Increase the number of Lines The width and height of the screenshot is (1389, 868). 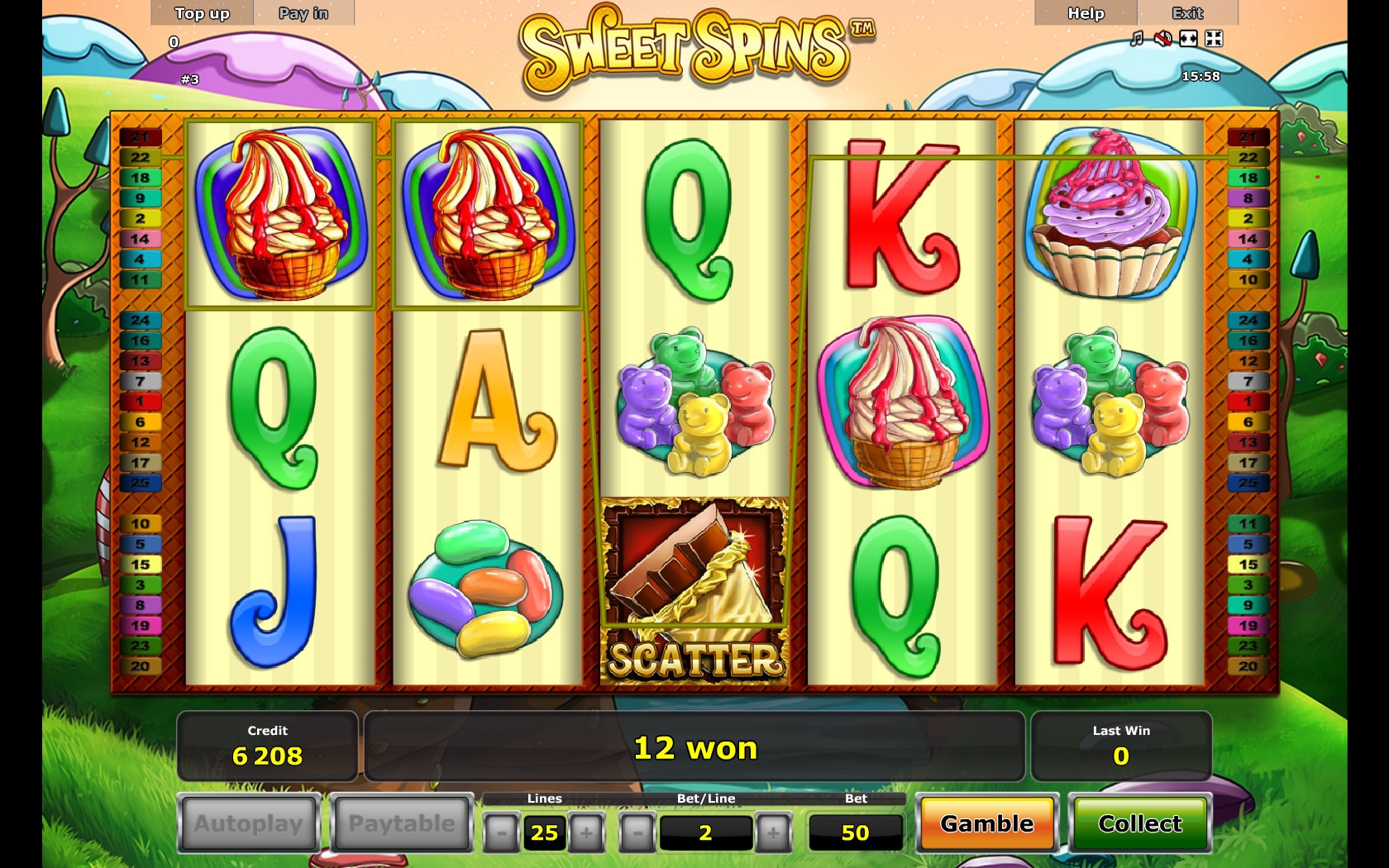586,832
